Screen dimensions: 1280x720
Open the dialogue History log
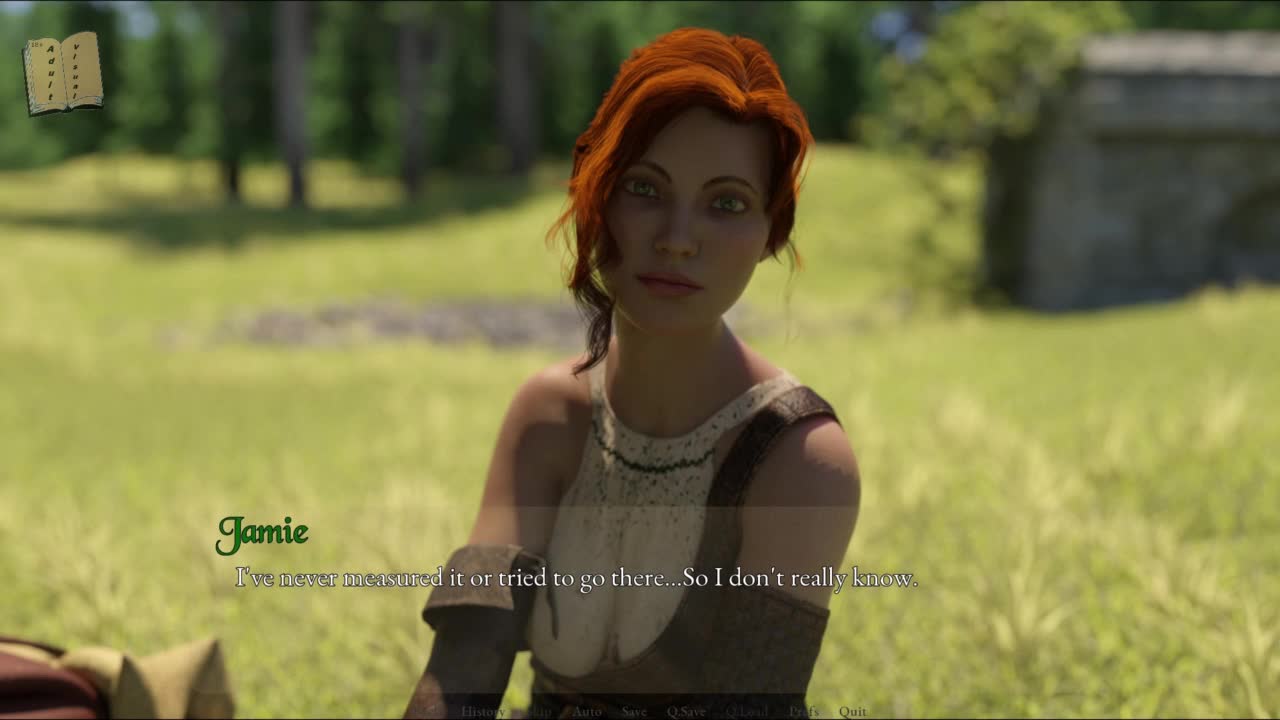click(x=483, y=711)
